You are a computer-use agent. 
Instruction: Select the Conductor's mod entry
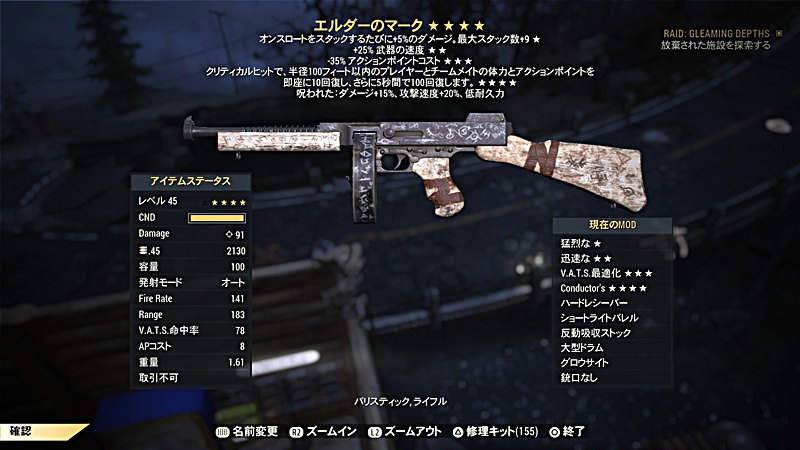[x=605, y=288]
